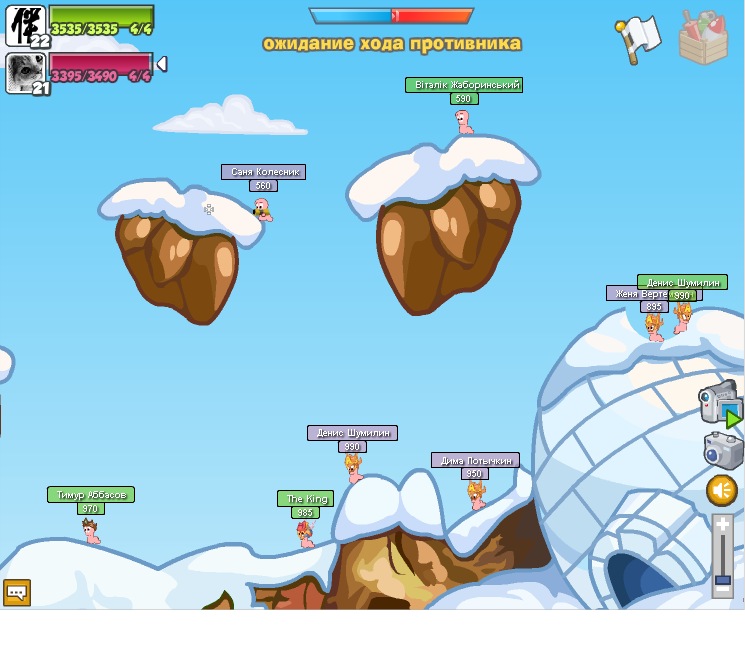Viewport: 745px width, 650px height.
Task: Toggle sound with the orange speaker button
Action: point(722,490)
